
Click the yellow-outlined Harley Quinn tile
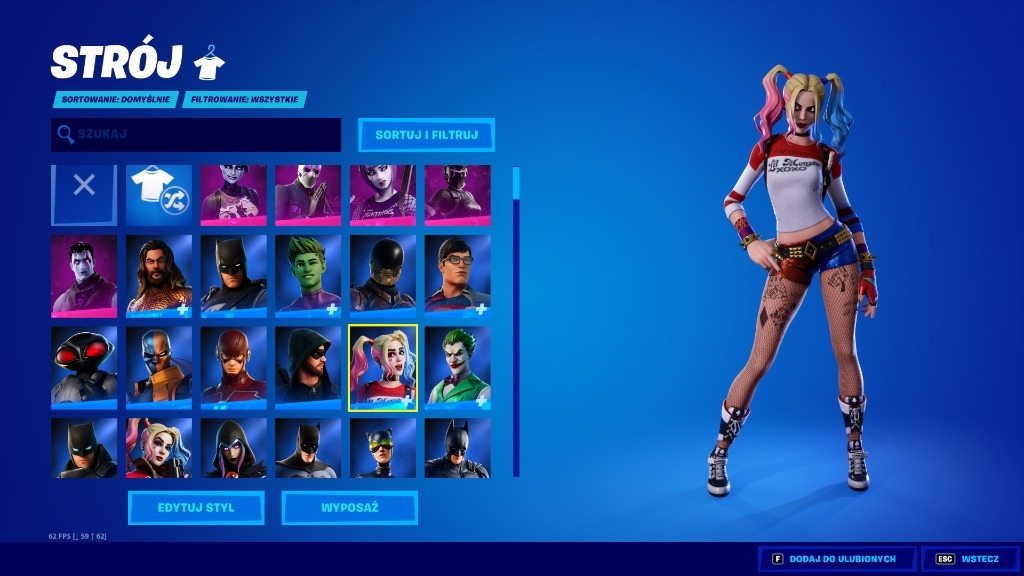(x=383, y=367)
